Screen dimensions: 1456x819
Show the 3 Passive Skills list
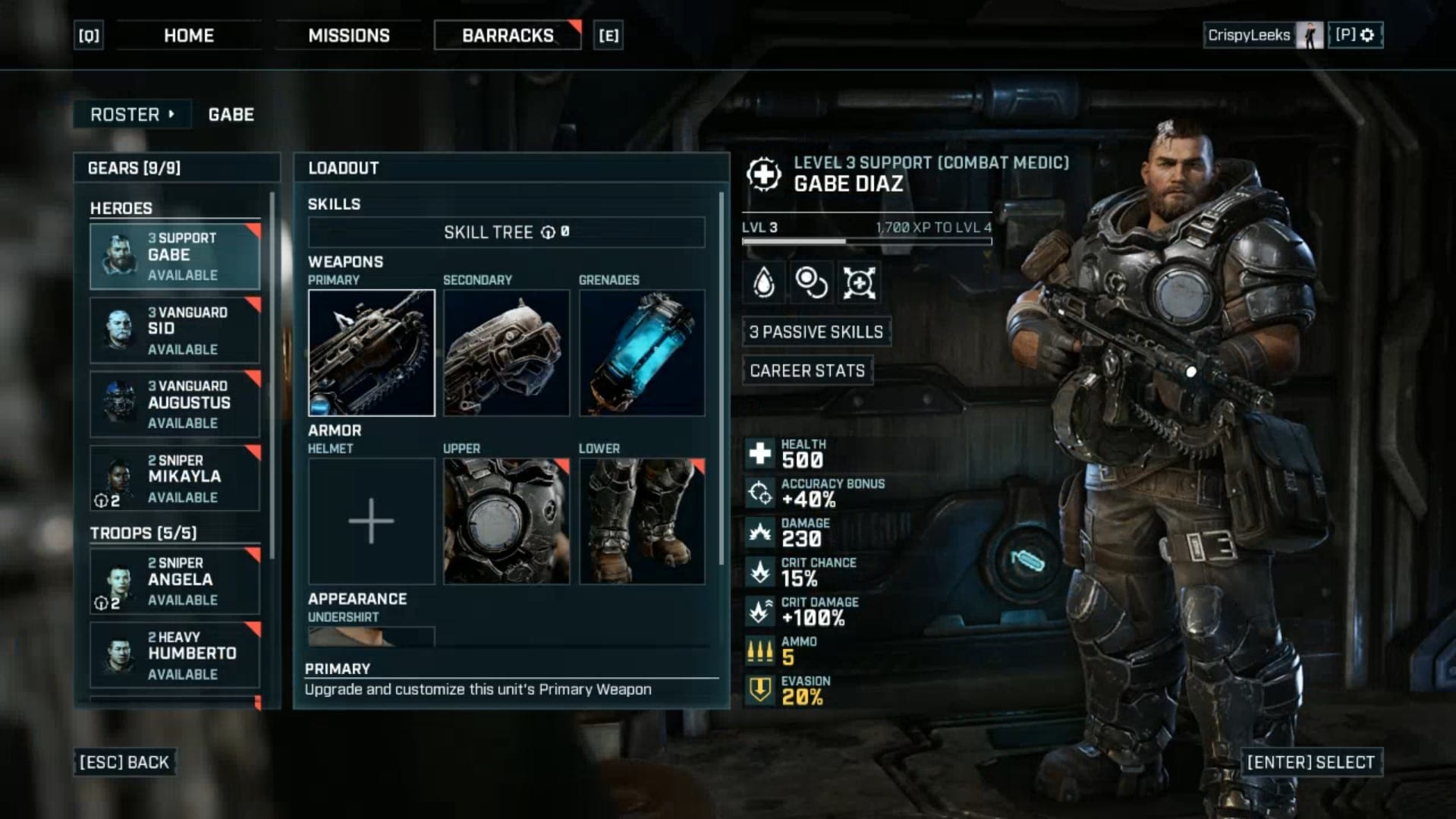816,332
